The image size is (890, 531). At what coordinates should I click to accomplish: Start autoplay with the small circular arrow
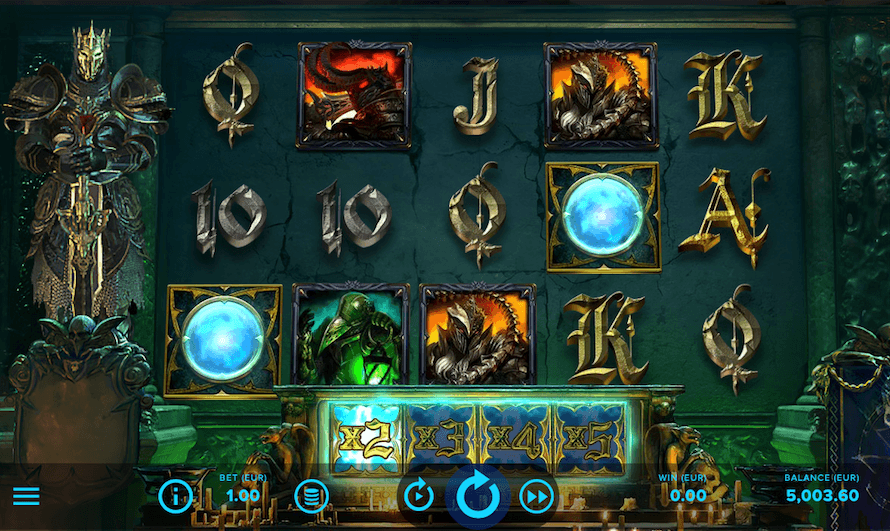416,496
